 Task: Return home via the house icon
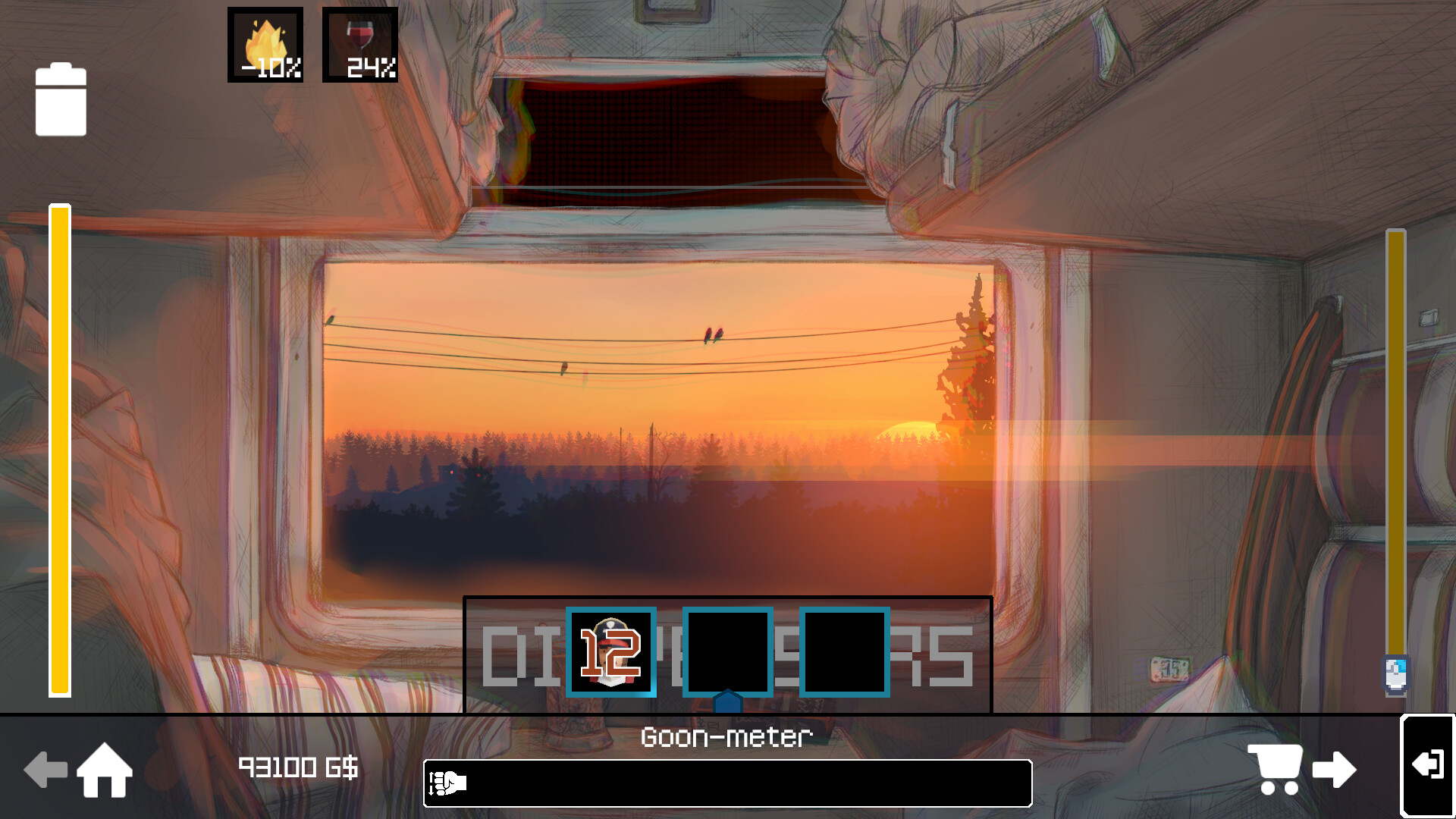[106, 770]
